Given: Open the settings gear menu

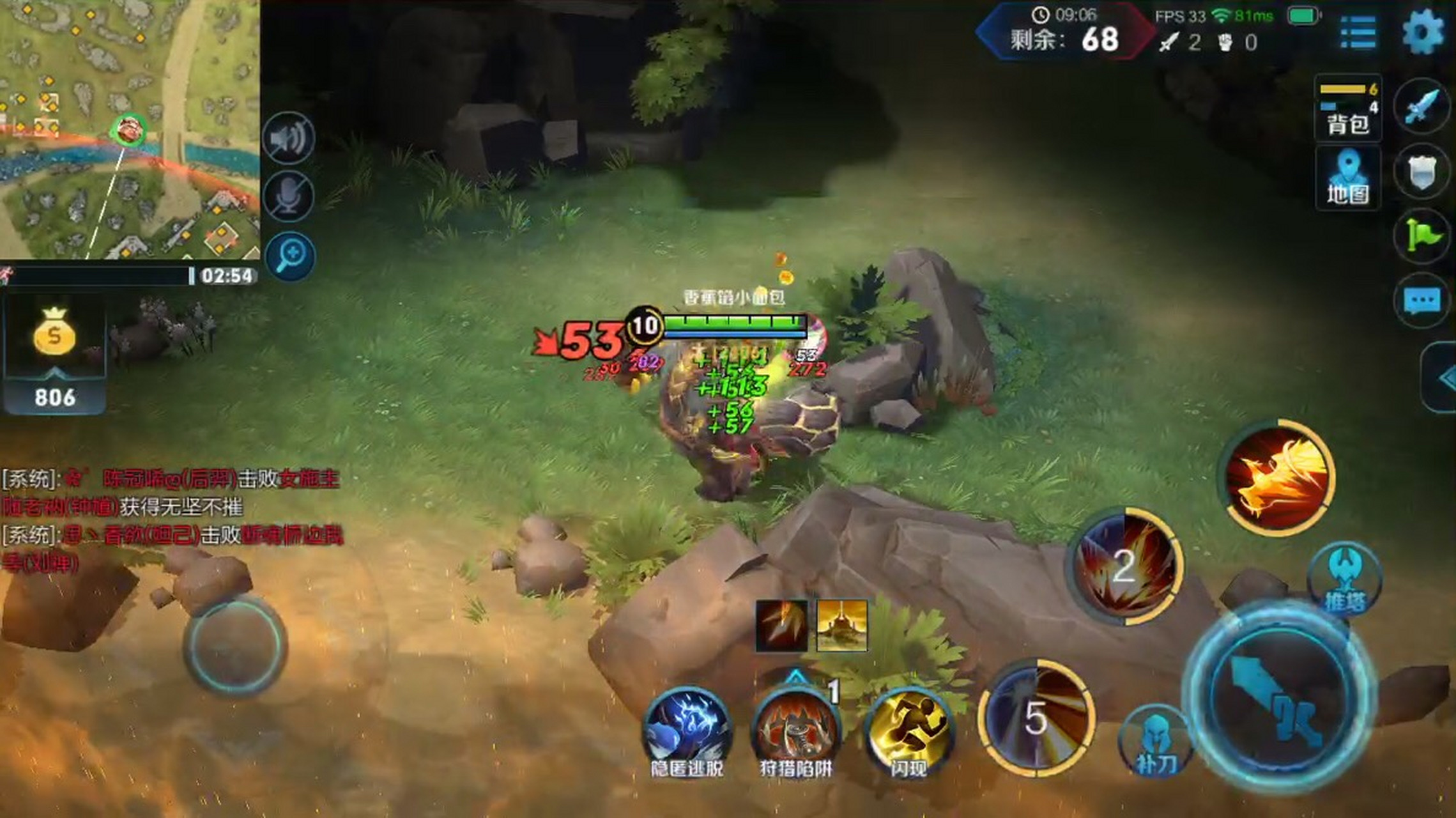Looking at the screenshot, I should tap(1423, 32).
